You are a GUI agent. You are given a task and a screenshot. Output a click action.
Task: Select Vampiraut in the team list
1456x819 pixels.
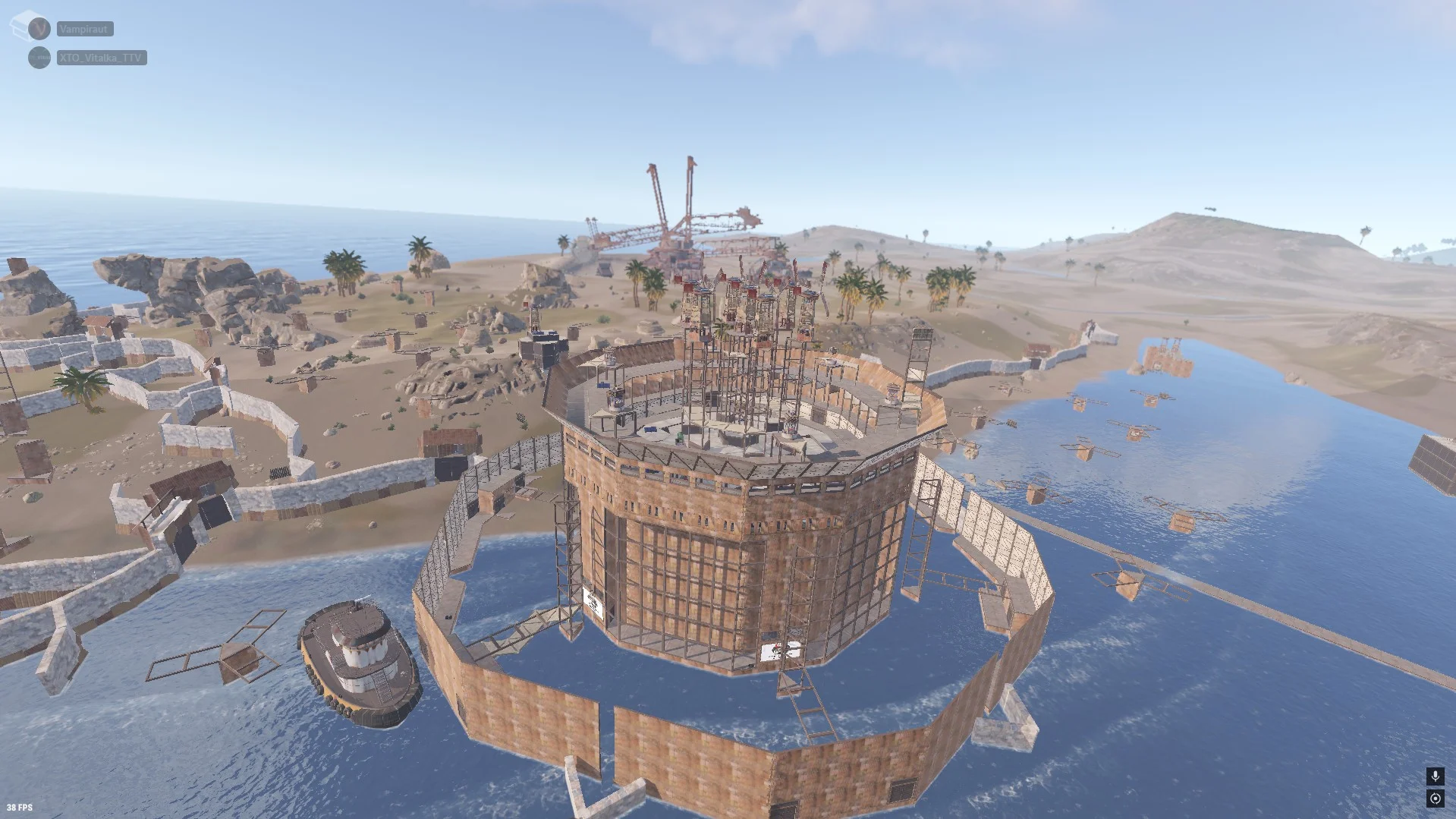[x=85, y=29]
